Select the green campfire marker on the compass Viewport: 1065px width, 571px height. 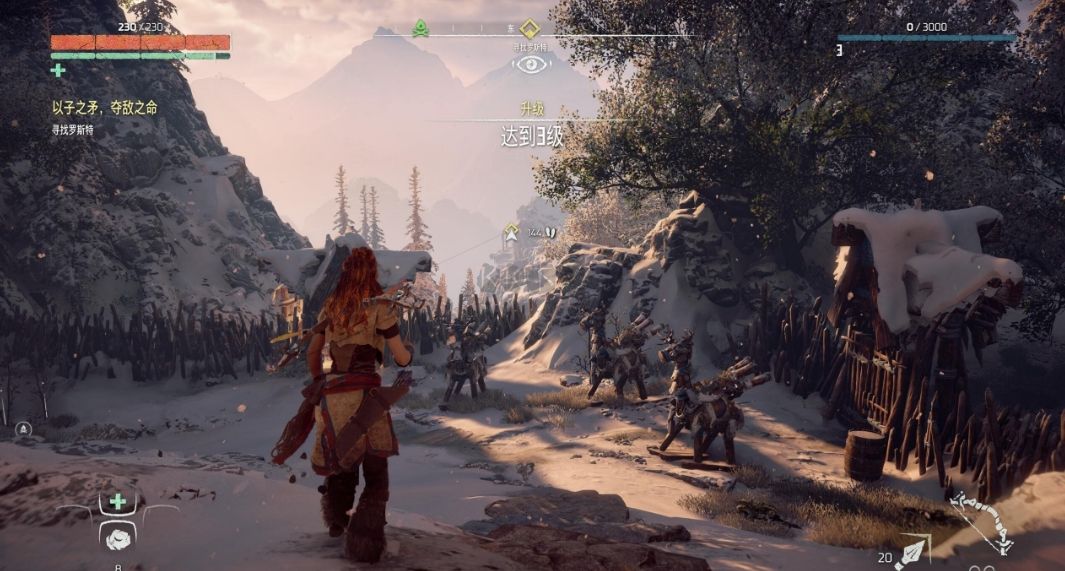(421, 29)
